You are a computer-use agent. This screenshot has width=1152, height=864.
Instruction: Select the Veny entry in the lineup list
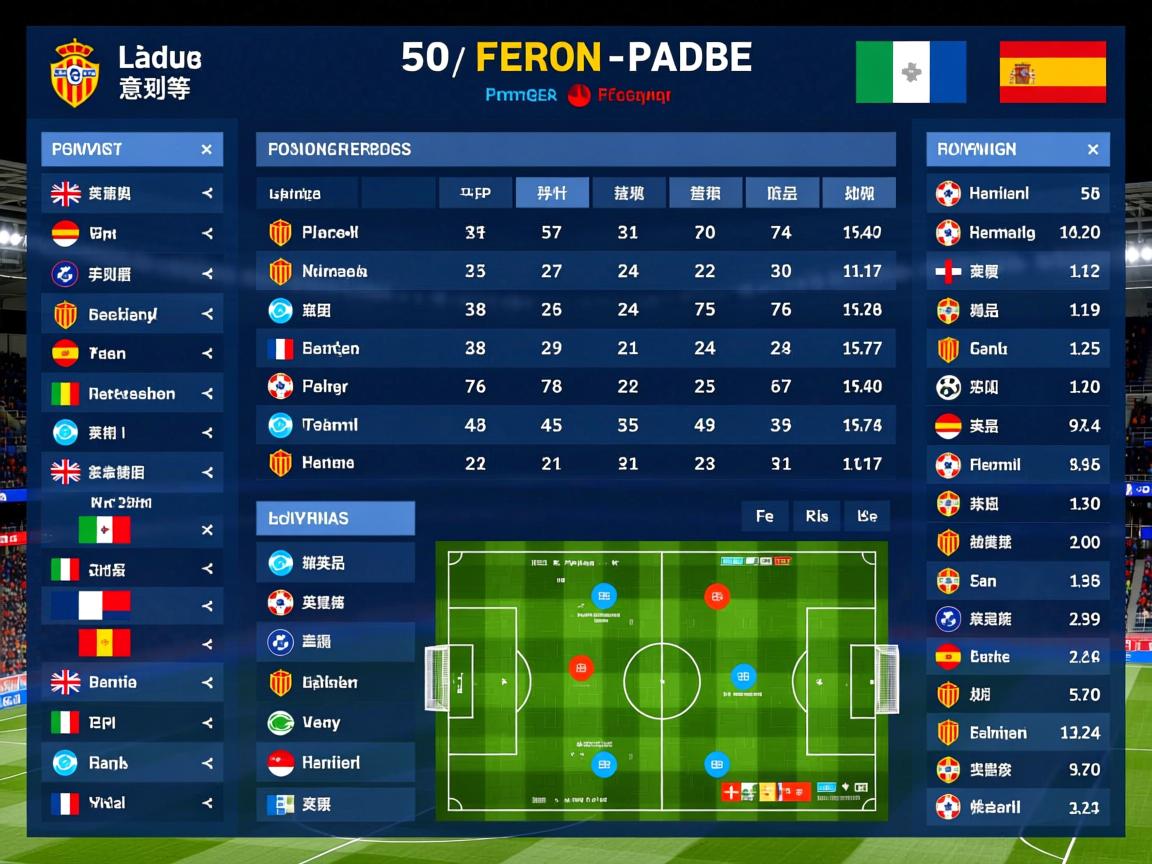335,722
